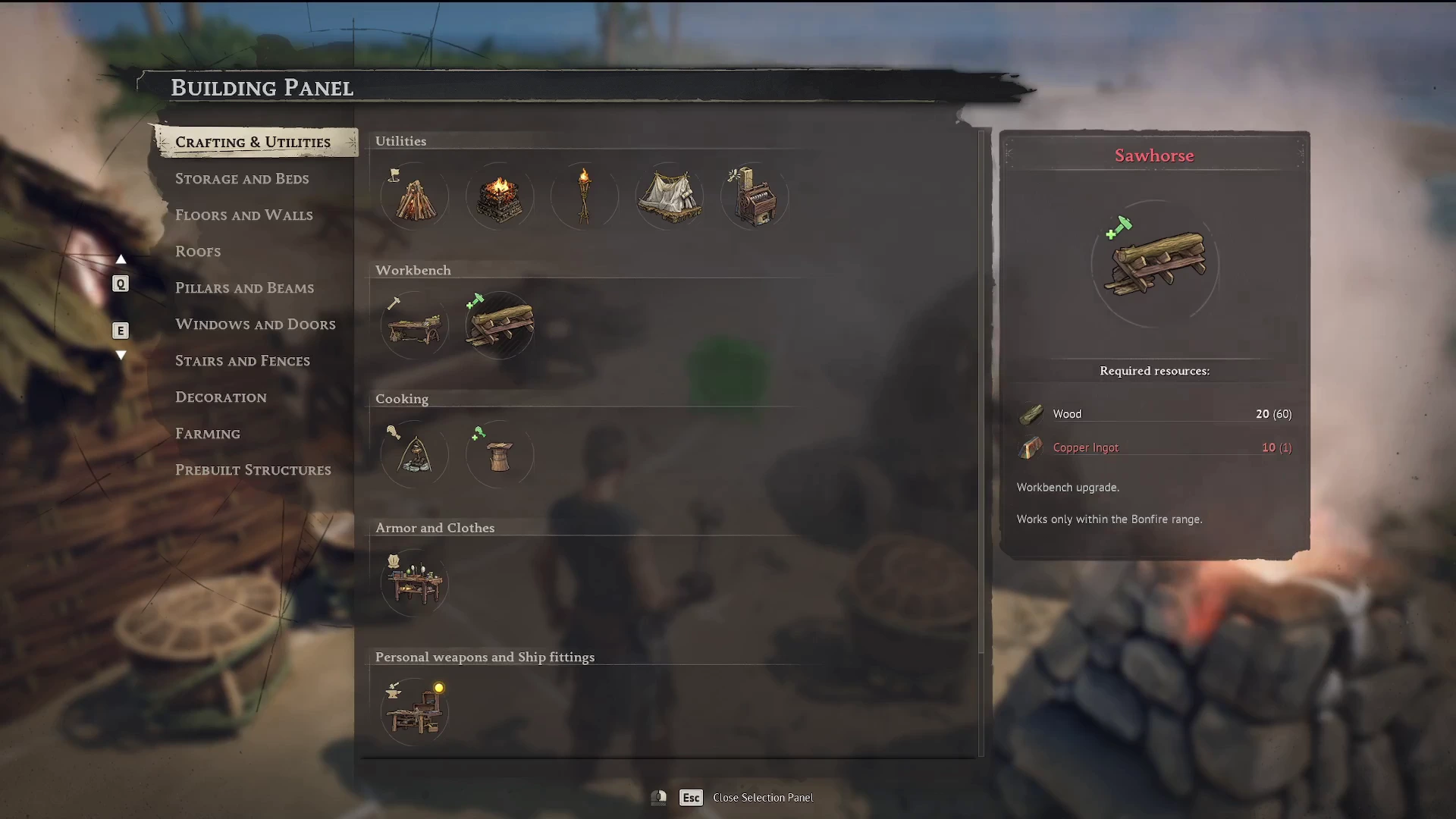The height and width of the screenshot is (819, 1456).
Task: Open Pillars and Beams category
Action: point(244,288)
